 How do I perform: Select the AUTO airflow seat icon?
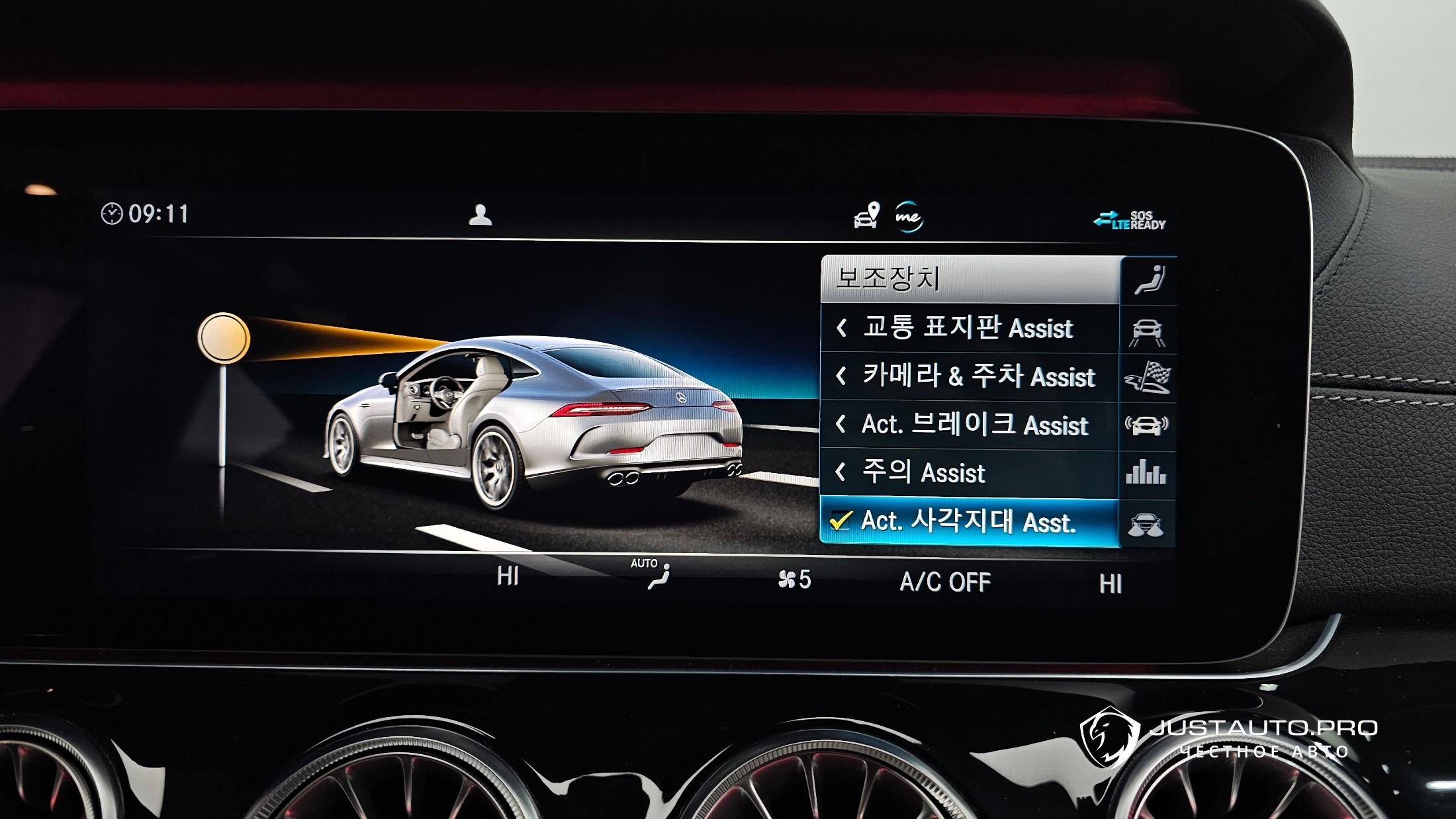[x=656, y=574]
